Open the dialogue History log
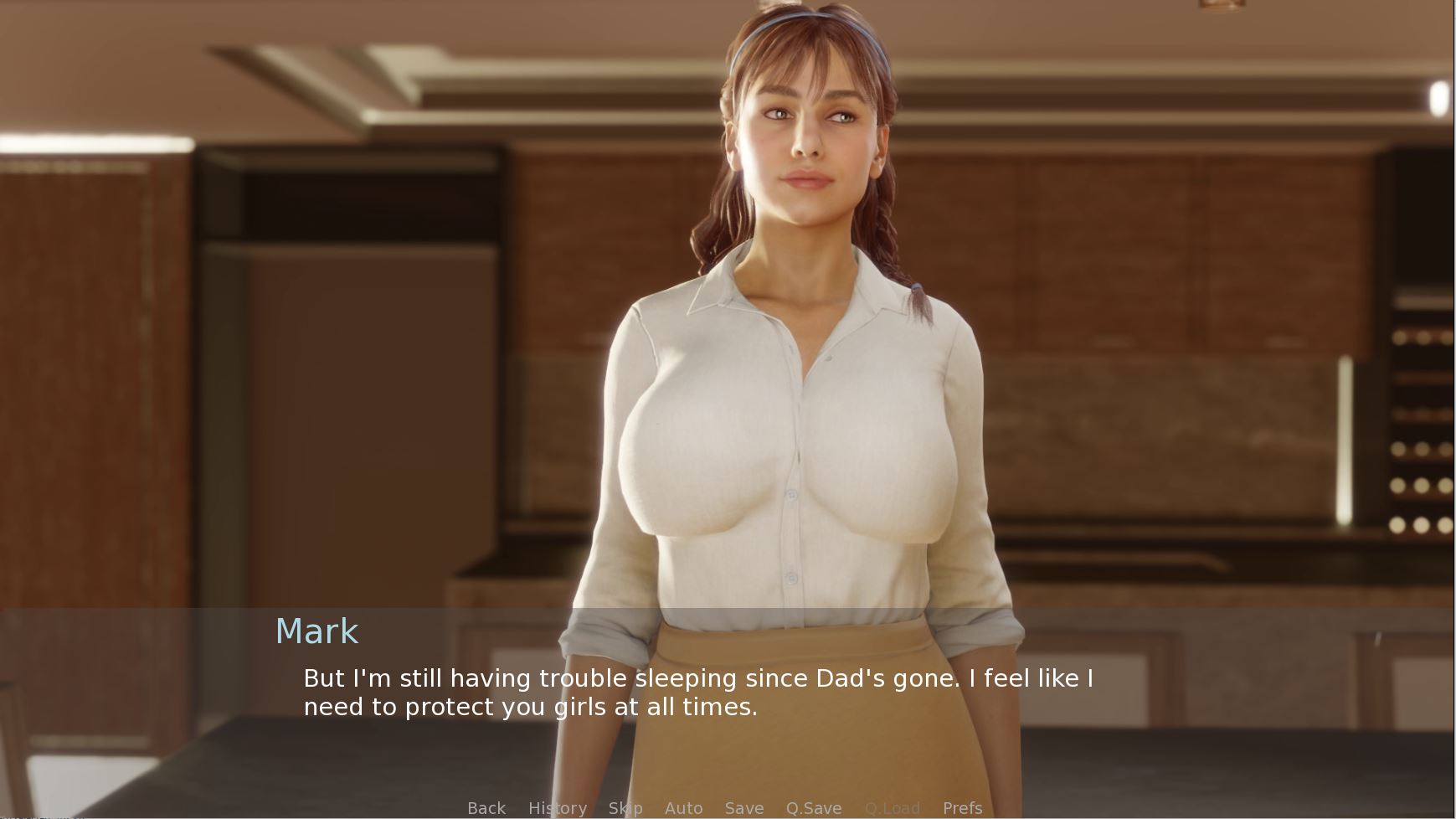1456x819 pixels. tap(557, 808)
